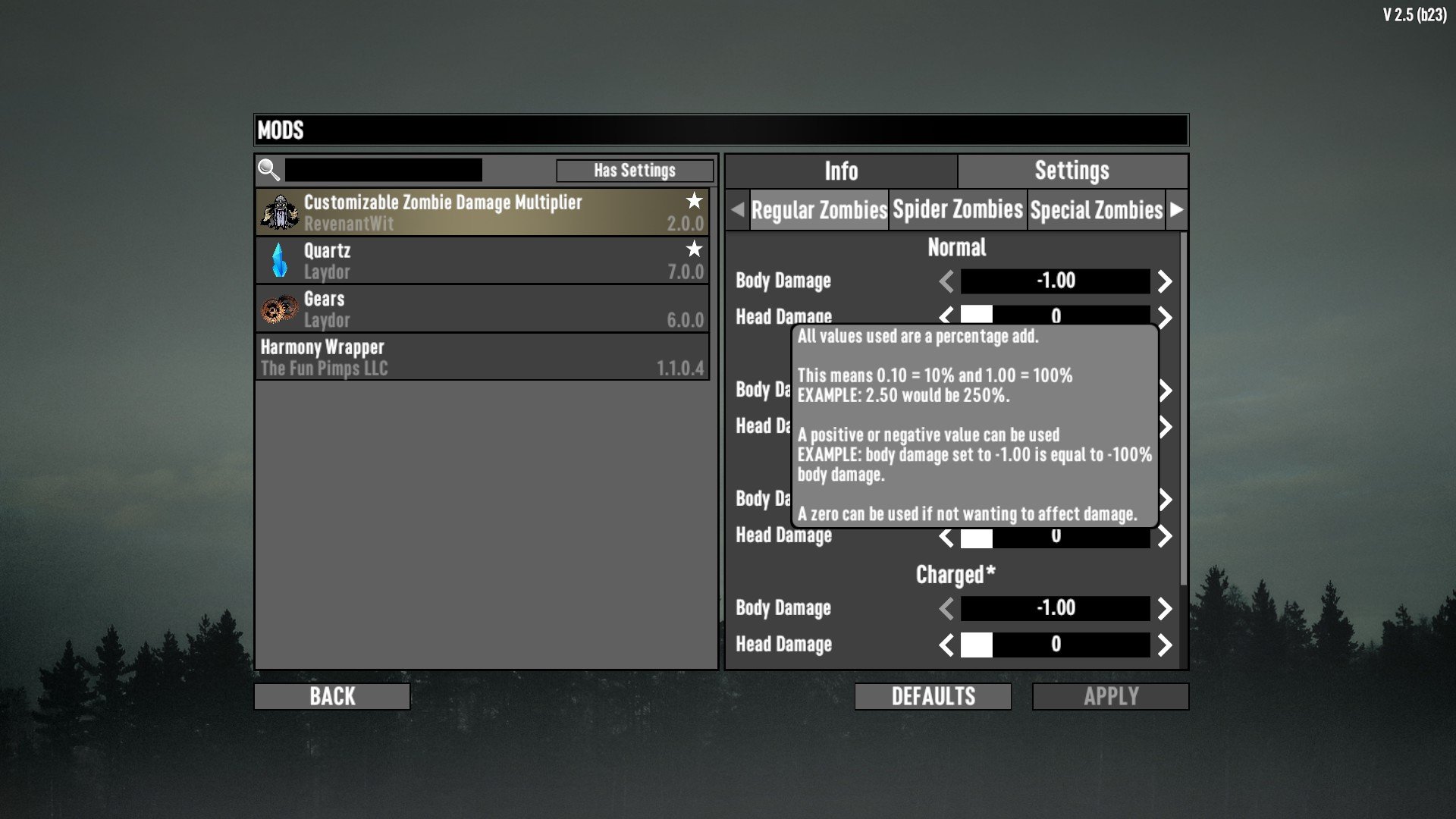Toggle the Has Settings filter
1456x819 pixels.
[634, 171]
